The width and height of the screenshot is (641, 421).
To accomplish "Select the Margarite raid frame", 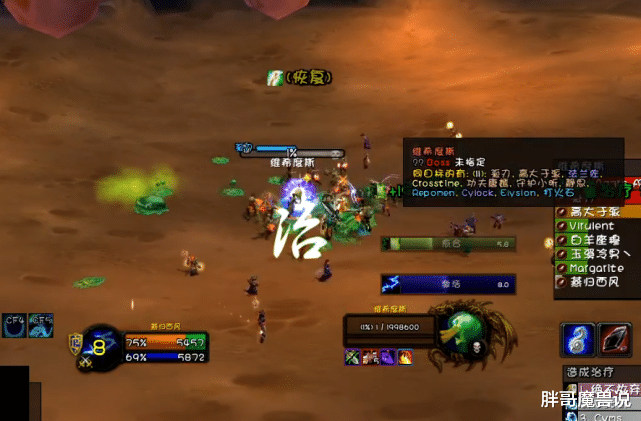I will [x=597, y=268].
